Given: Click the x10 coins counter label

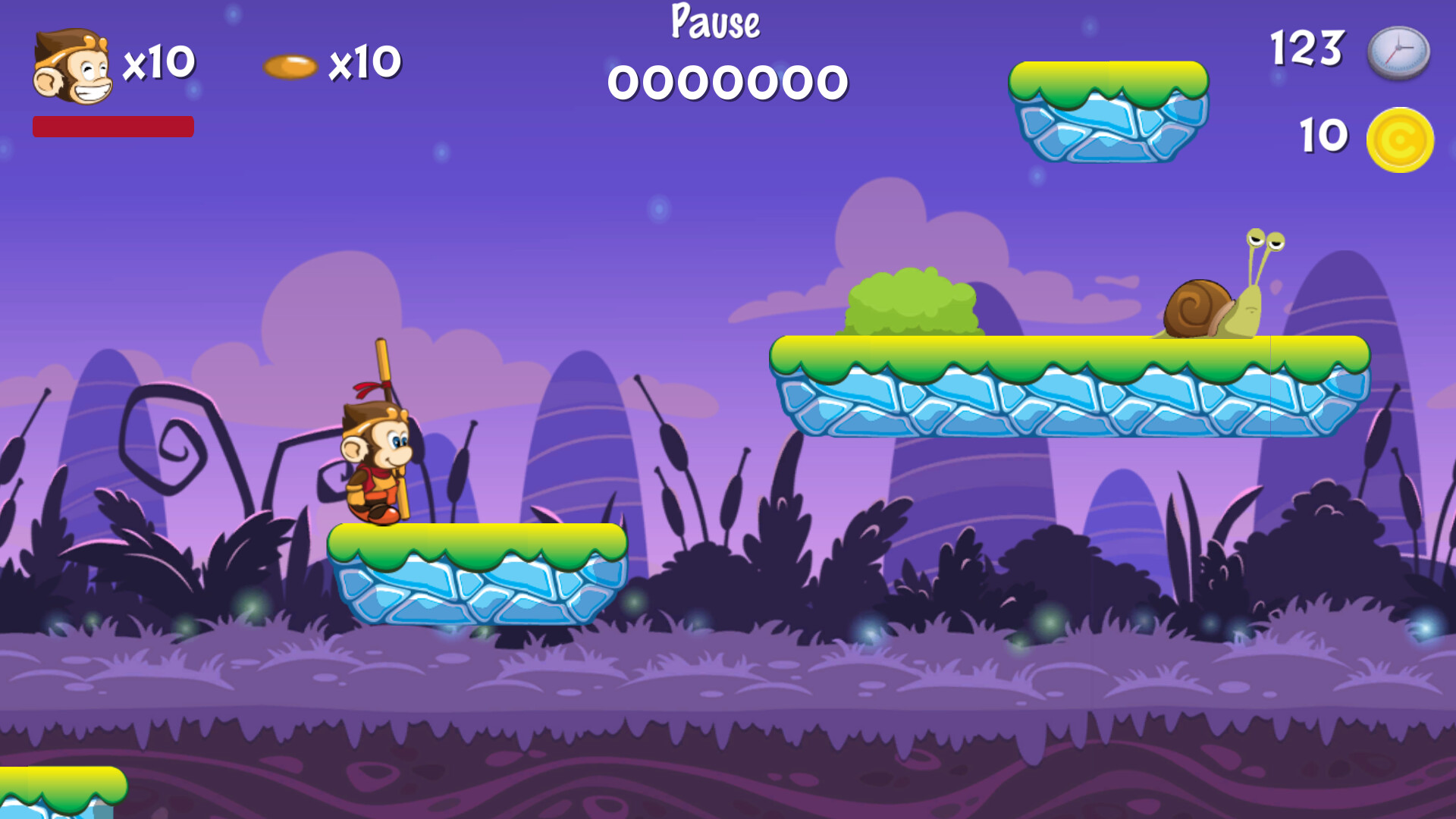Looking at the screenshot, I should (x=364, y=64).
